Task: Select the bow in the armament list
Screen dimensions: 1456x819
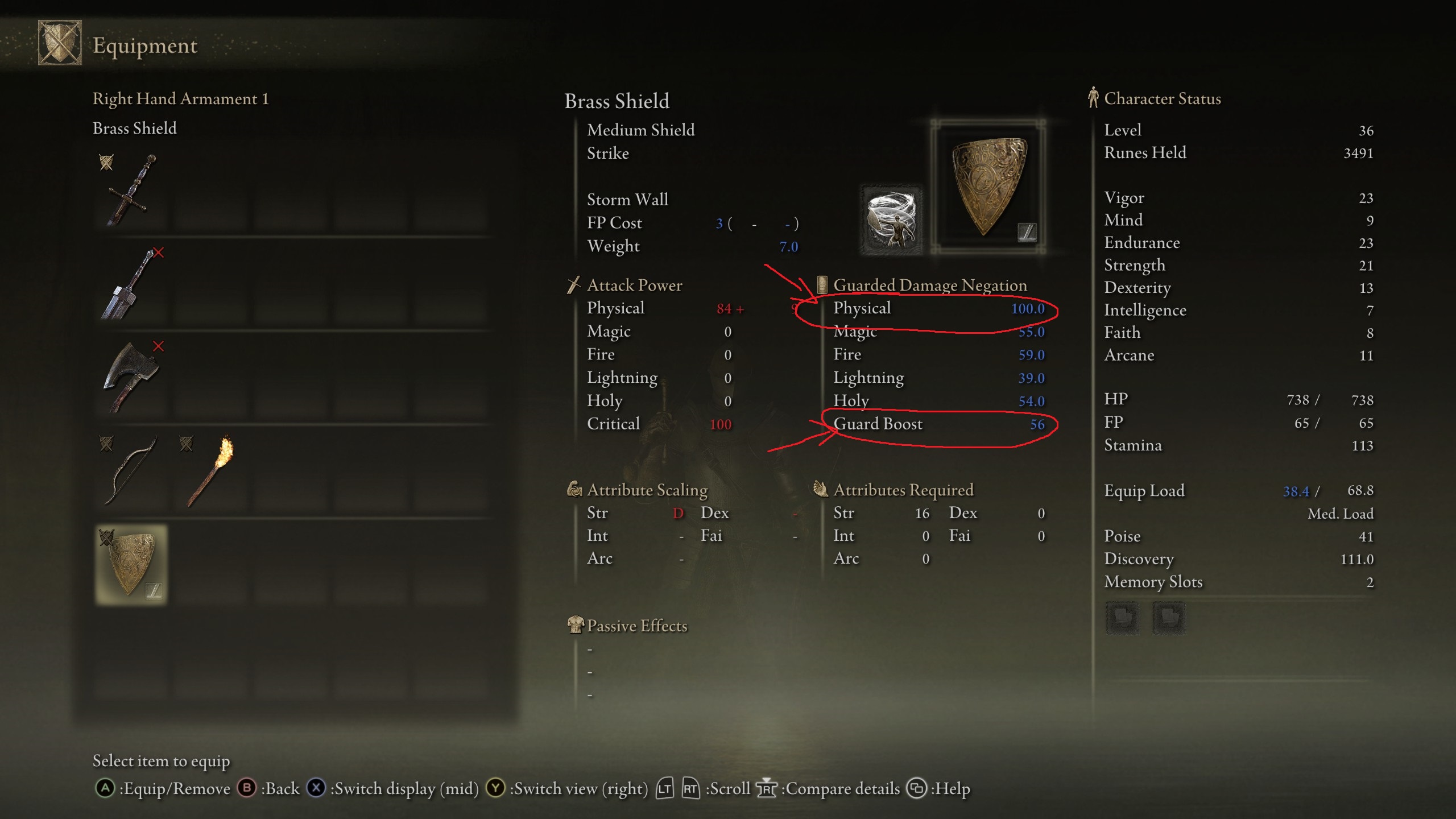Action: click(131, 470)
